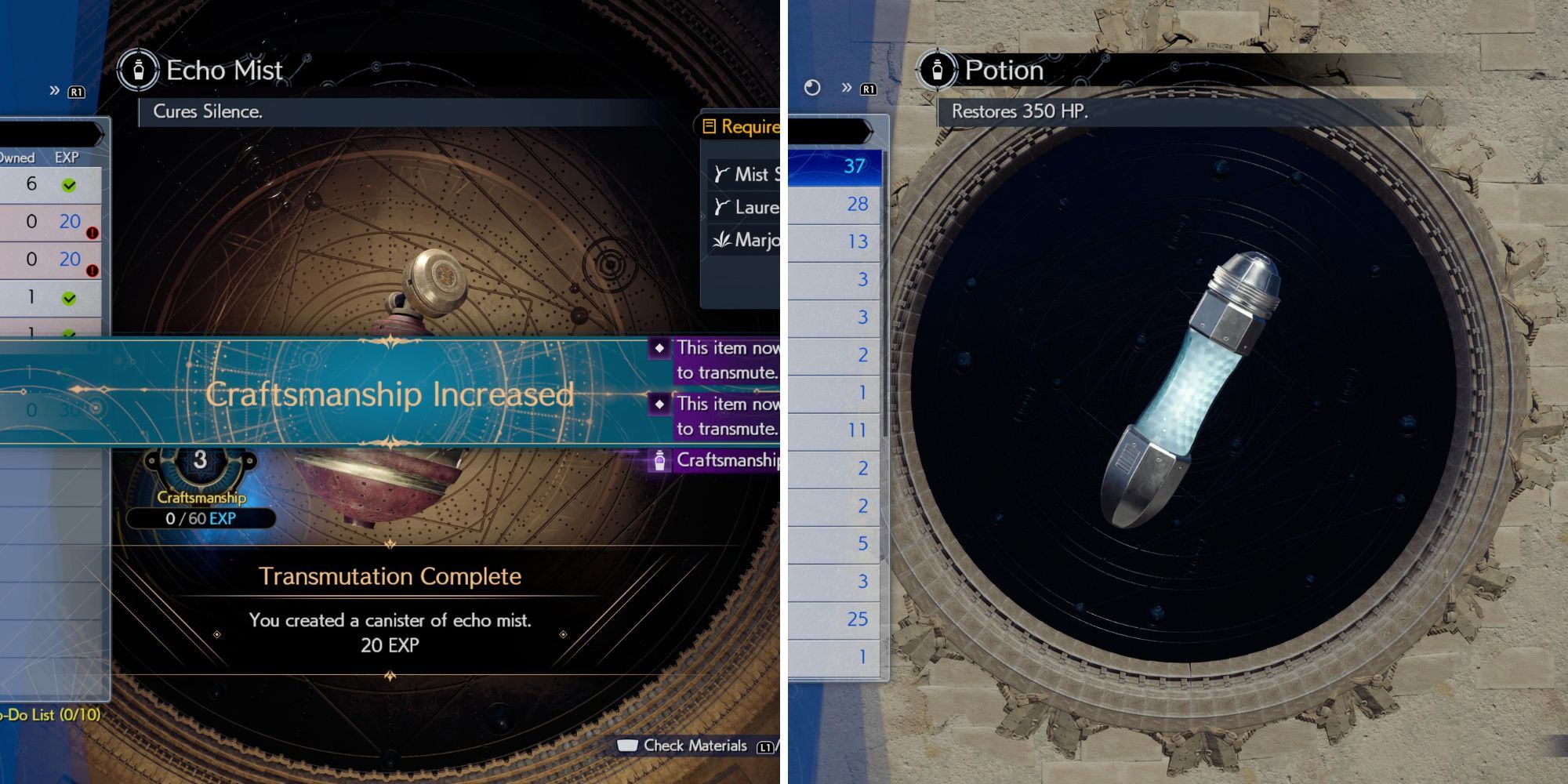Choose the Marjo required material entry
Viewport: 1568px width, 784px height.
[745, 240]
